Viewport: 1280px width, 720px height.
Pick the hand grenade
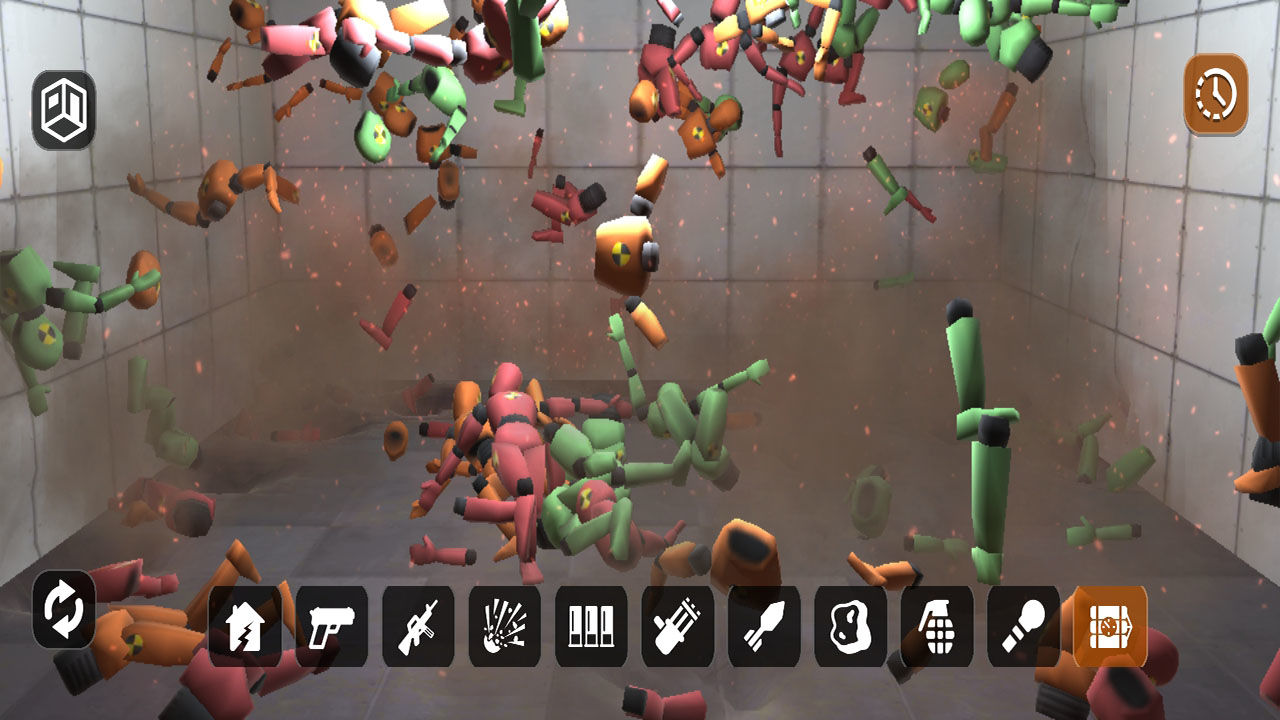937,627
